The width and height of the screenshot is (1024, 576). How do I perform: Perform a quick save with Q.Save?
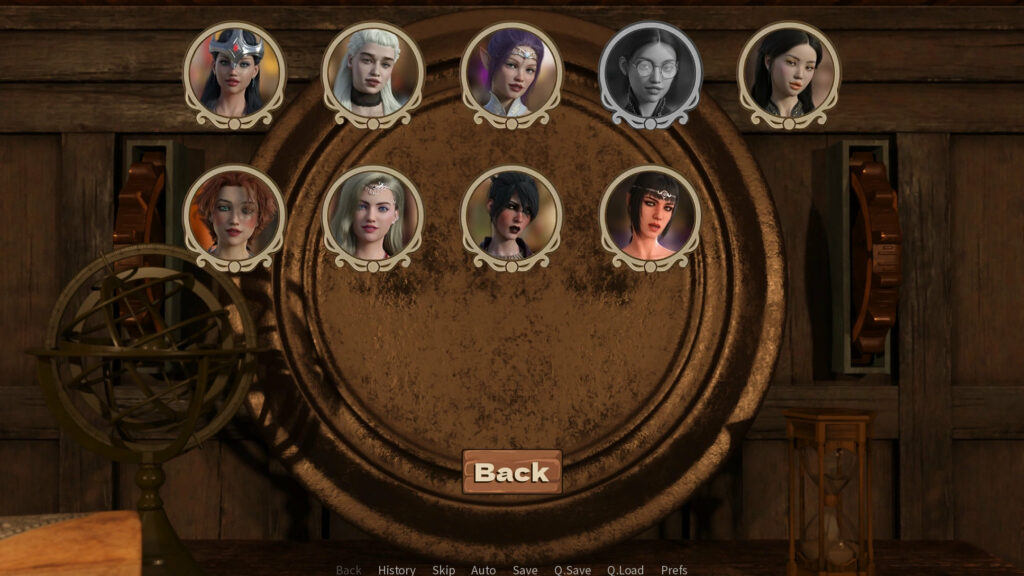pos(573,570)
